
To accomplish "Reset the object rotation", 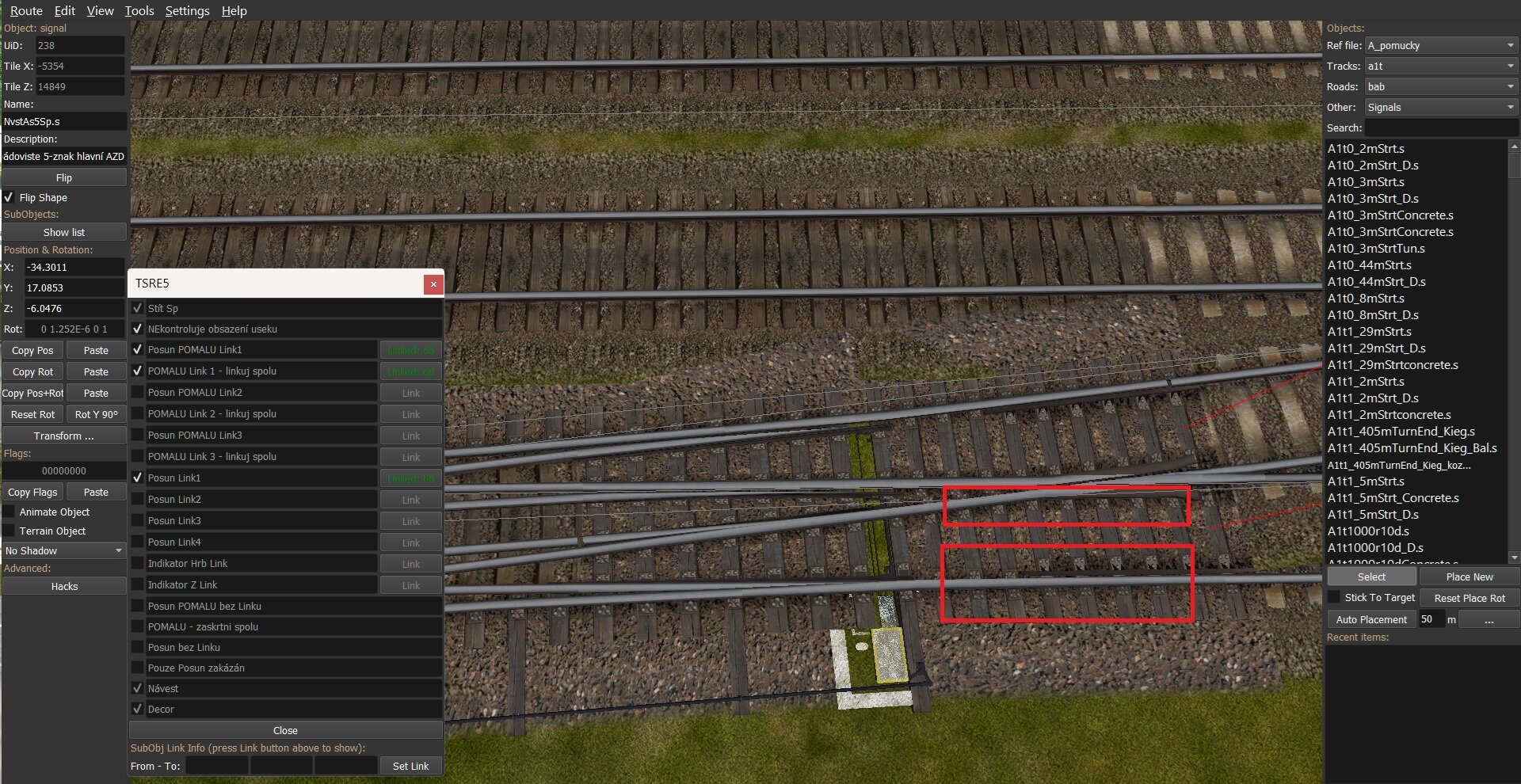I will click(32, 414).
